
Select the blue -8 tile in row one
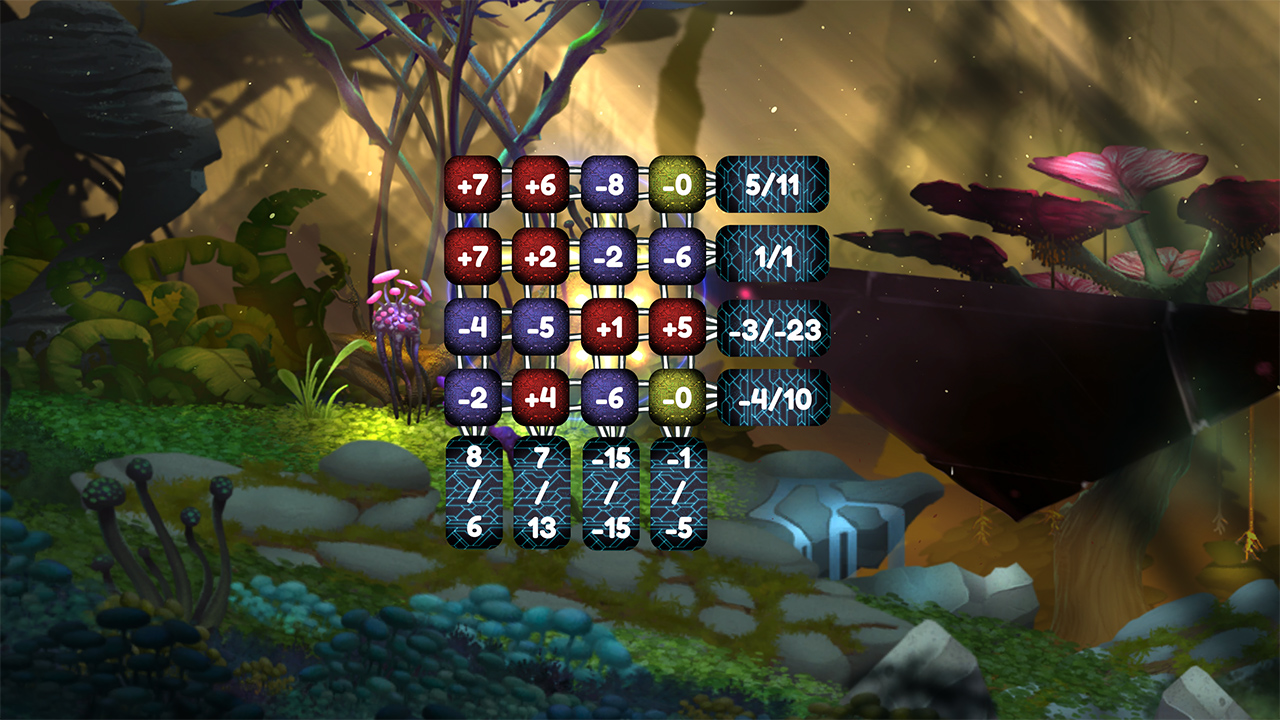pos(608,183)
